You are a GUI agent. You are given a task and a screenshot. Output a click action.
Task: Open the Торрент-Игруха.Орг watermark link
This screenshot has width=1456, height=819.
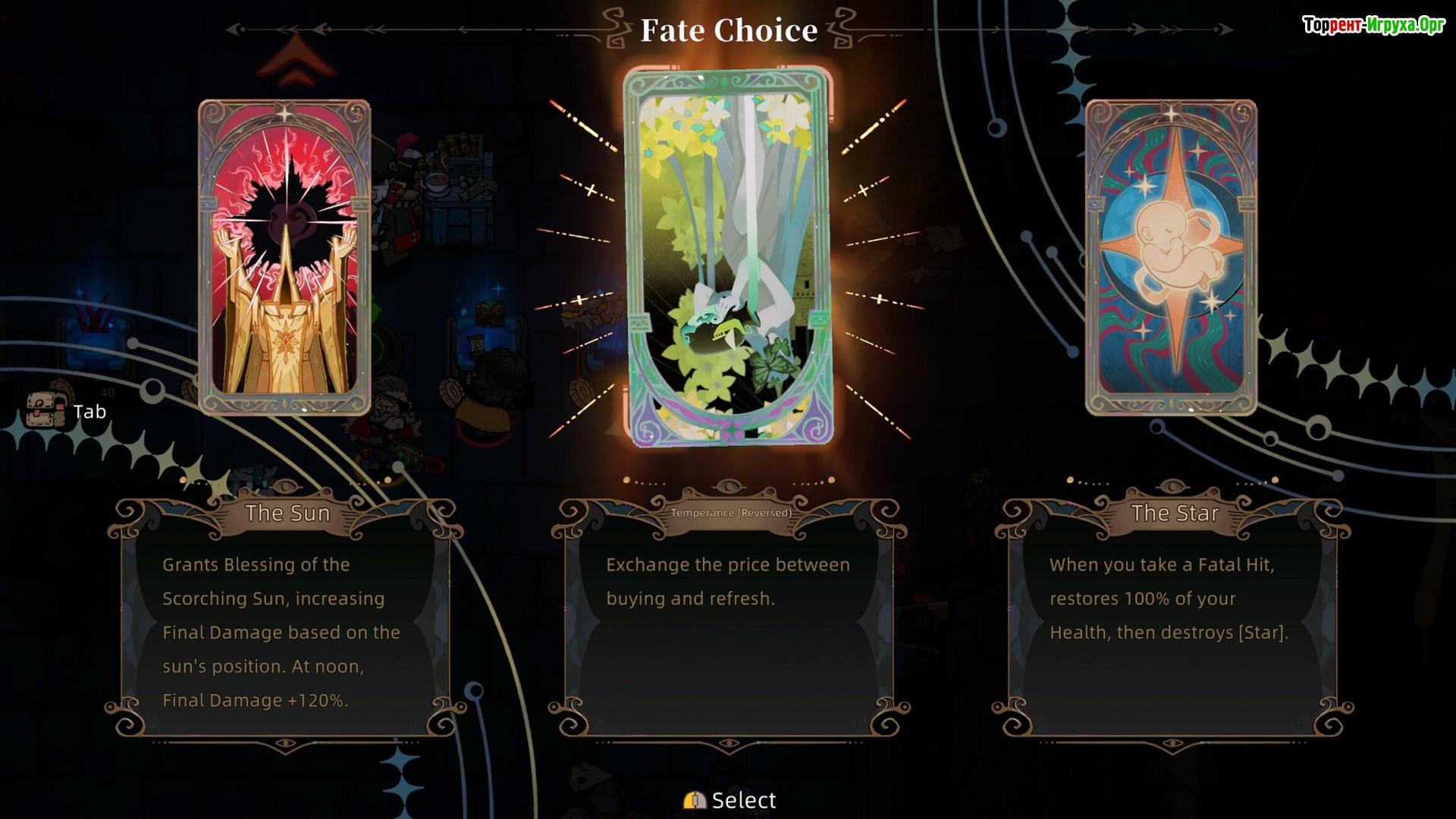[1373, 25]
